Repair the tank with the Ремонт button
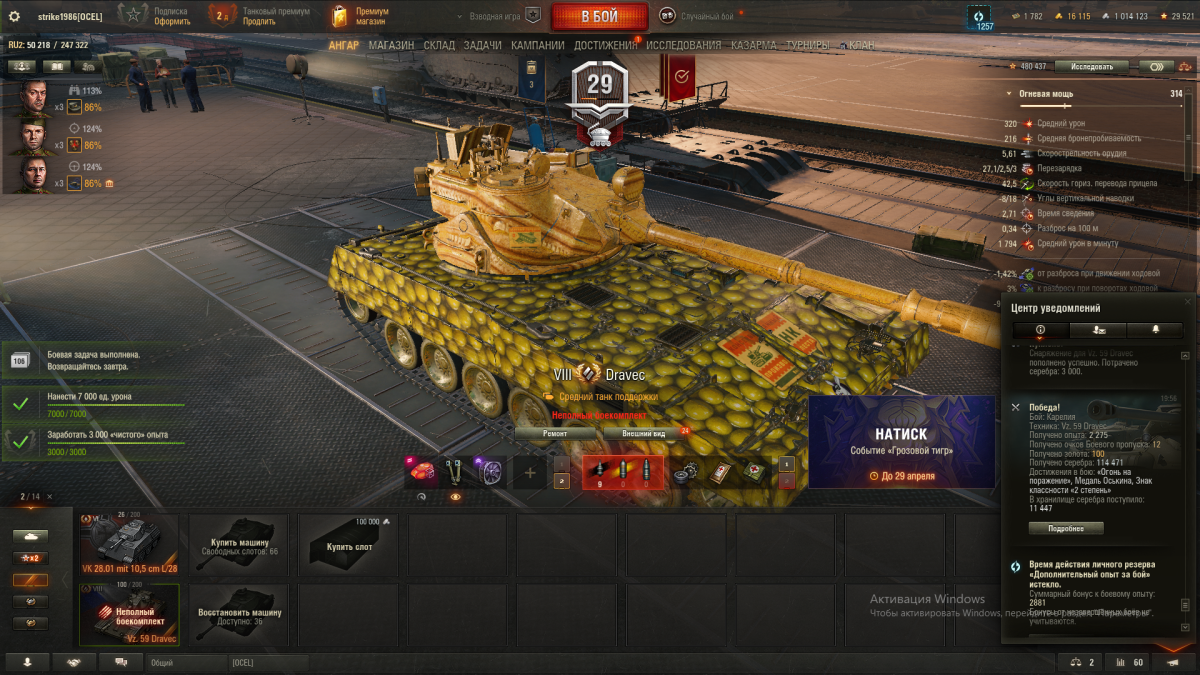Image resolution: width=1200 pixels, height=675 pixels. pos(555,433)
